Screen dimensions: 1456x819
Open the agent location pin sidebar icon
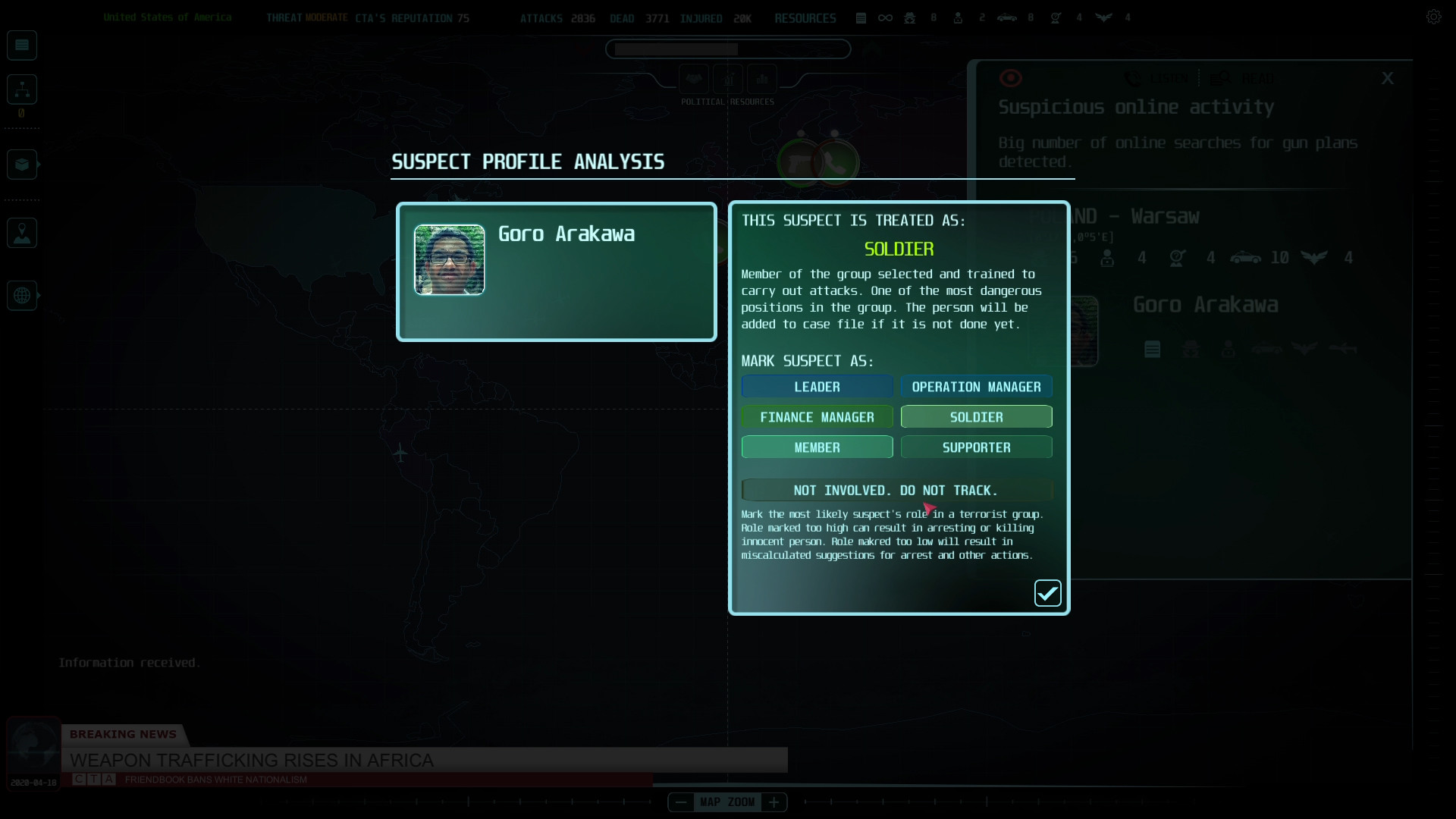coord(21,233)
